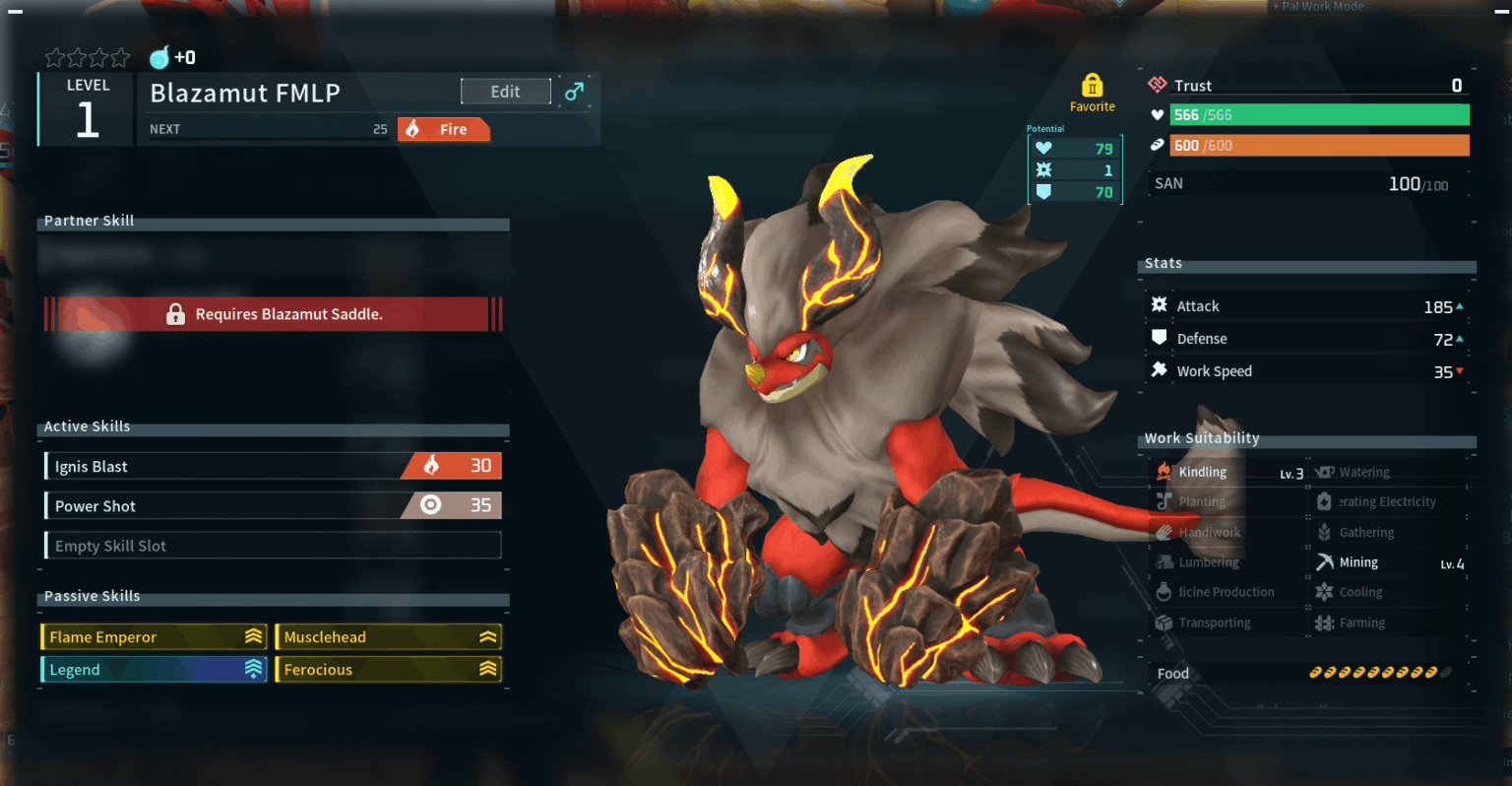The image size is (1512, 786).
Task: Select the Watering work suitability icon
Action: (1326, 471)
